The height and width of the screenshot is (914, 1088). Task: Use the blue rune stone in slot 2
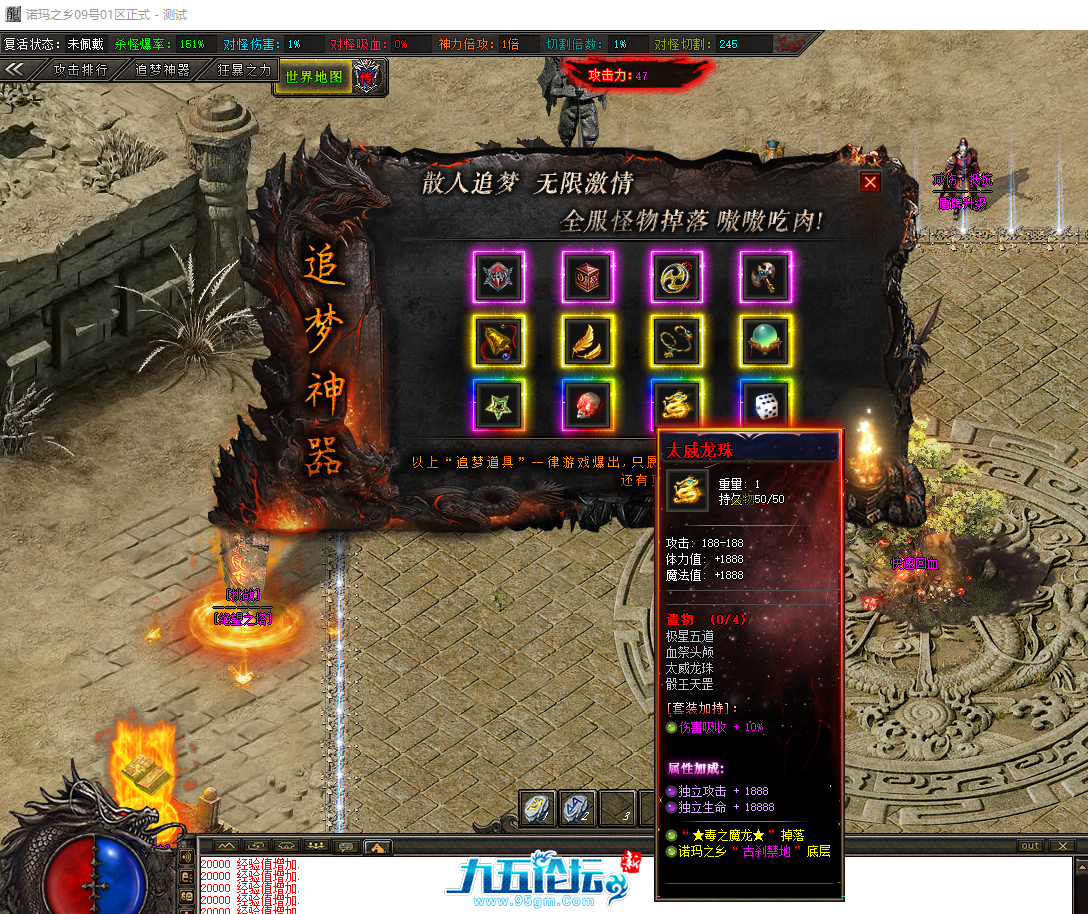(x=578, y=808)
